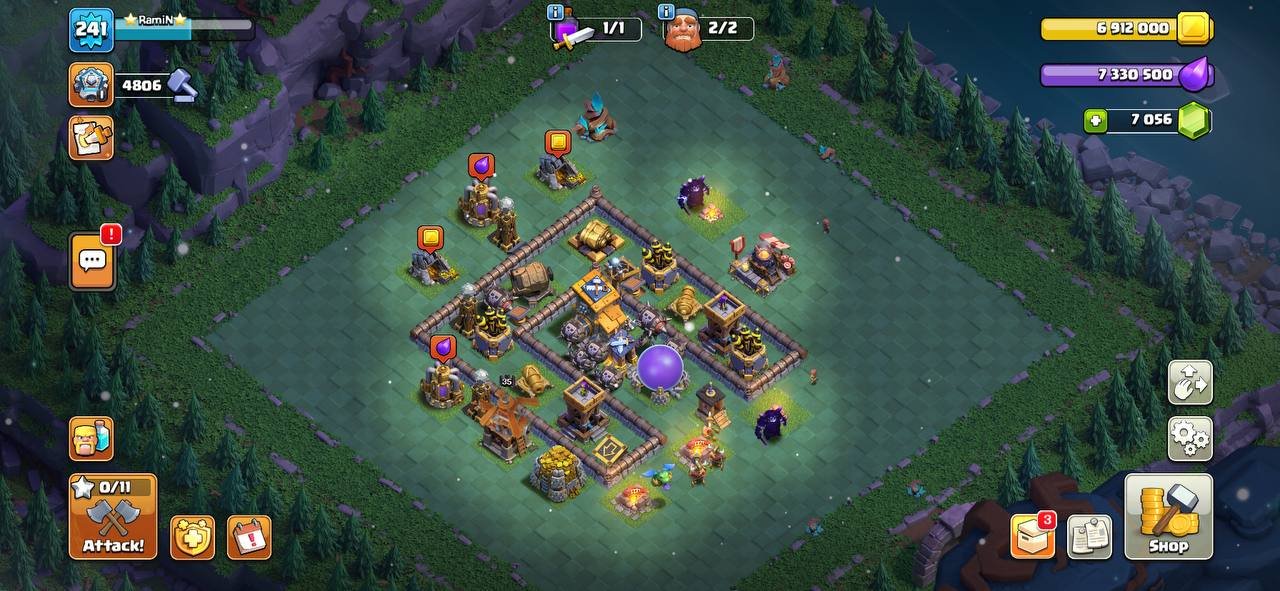1280x591 pixels.
Task: Tap the Attack! button
Action: [113, 516]
